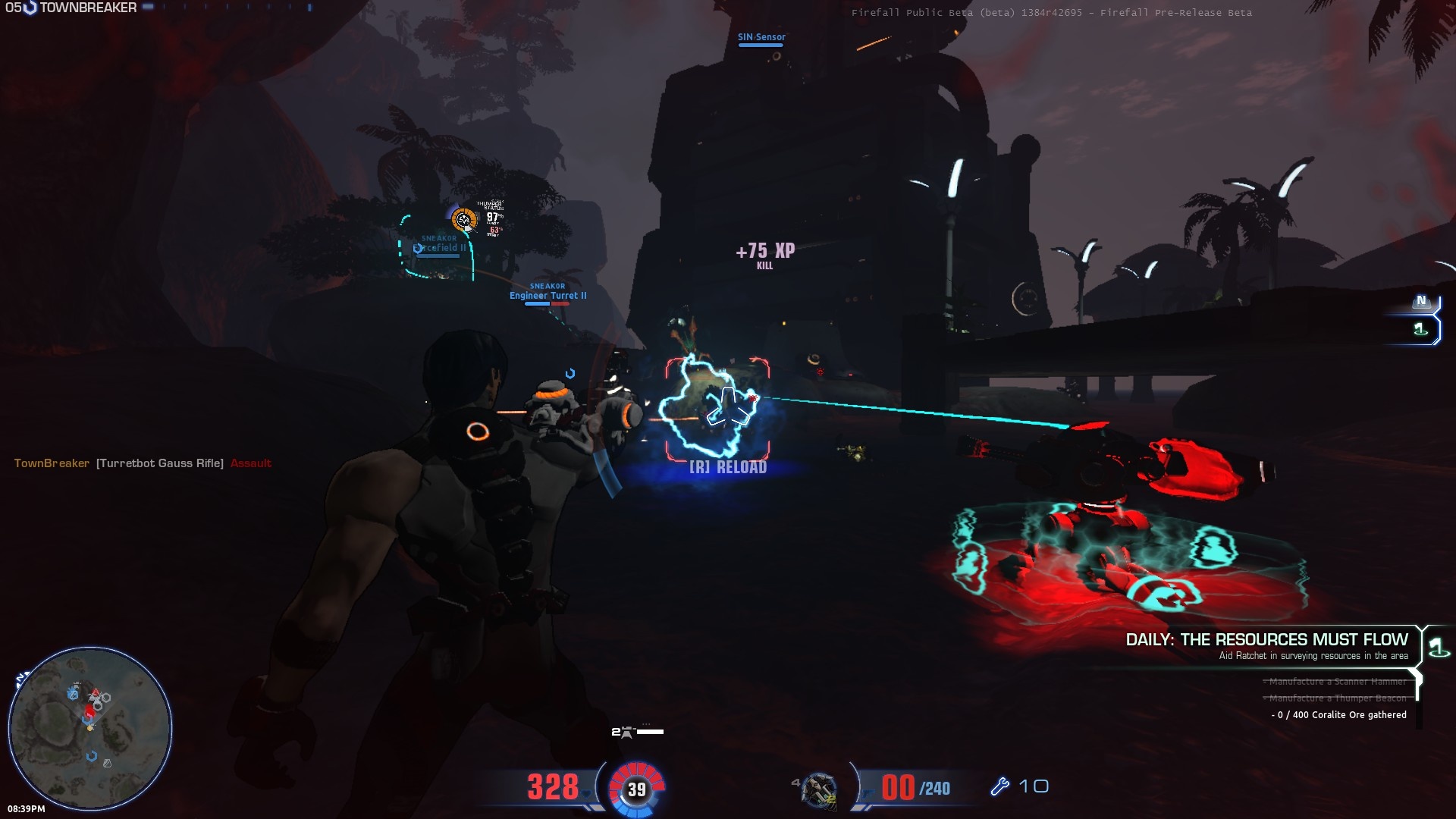
Task: Click the green mission flag on the compass
Action: point(1420,329)
